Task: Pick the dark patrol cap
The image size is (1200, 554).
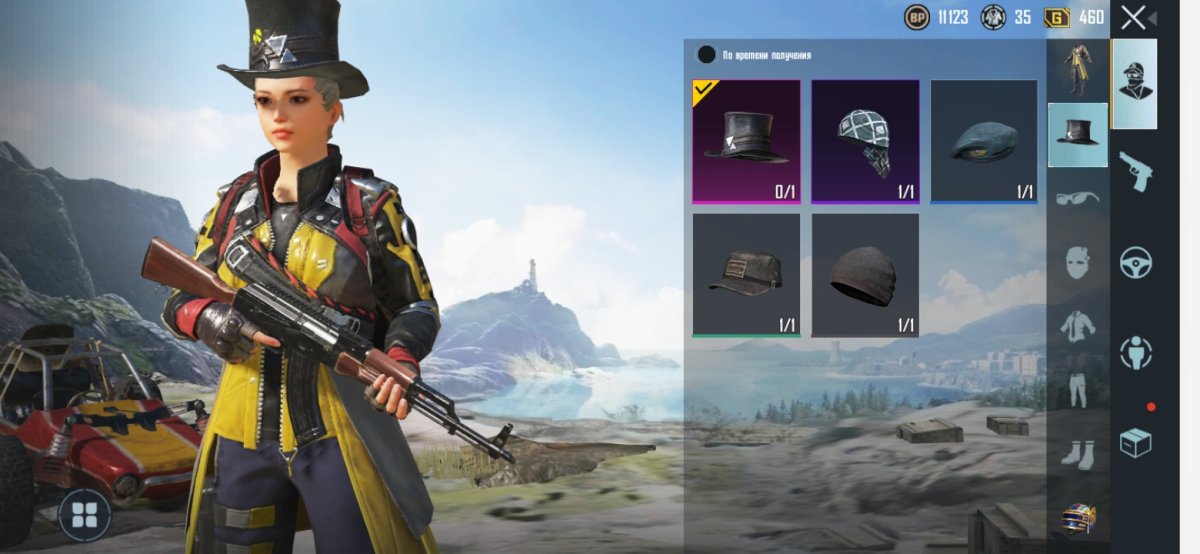Action: click(746, 275)
